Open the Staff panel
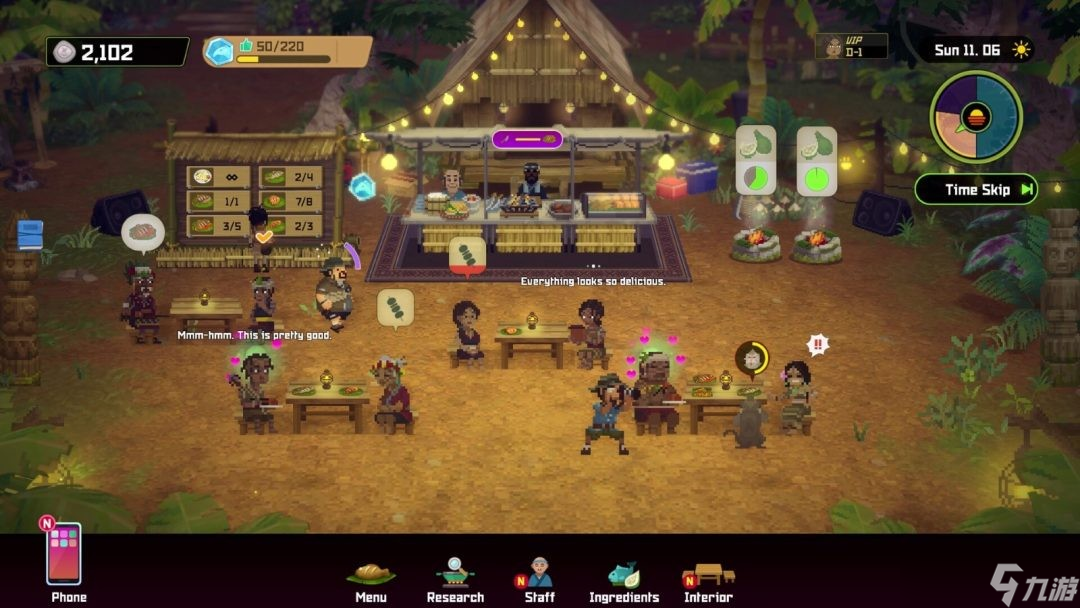 pyautogui.click(x=539, y=577)
